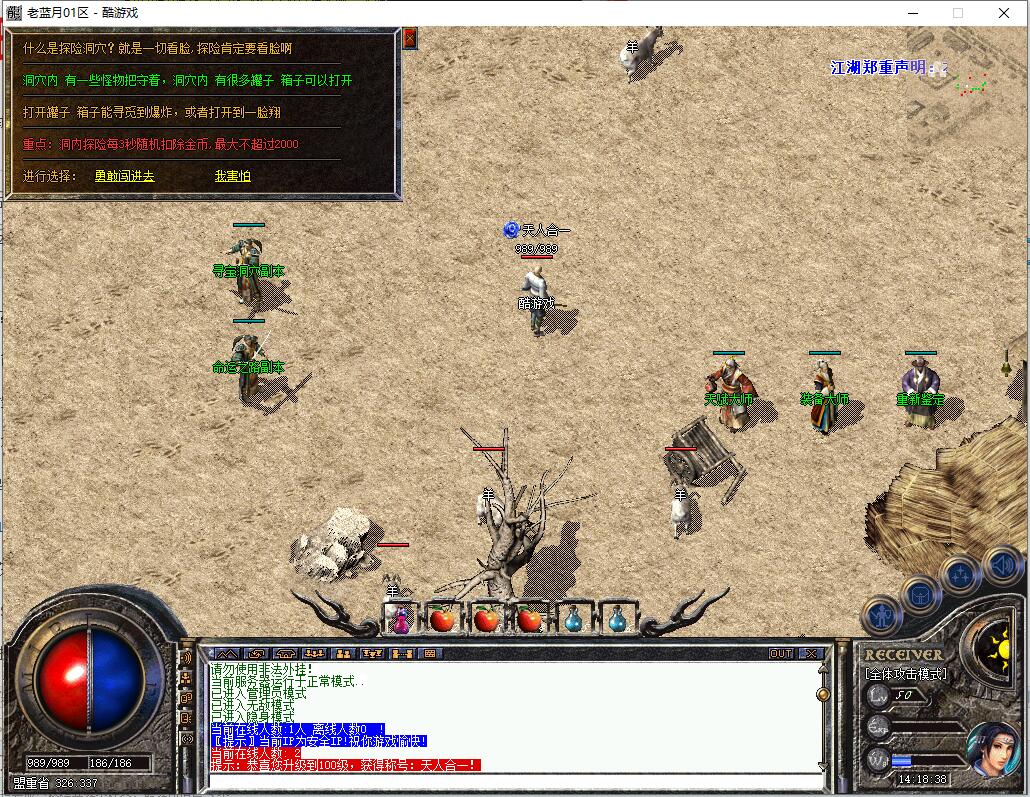This screenshot has width=1030, height=797.
Task: Close the game window
Action: coord(1004,13)
